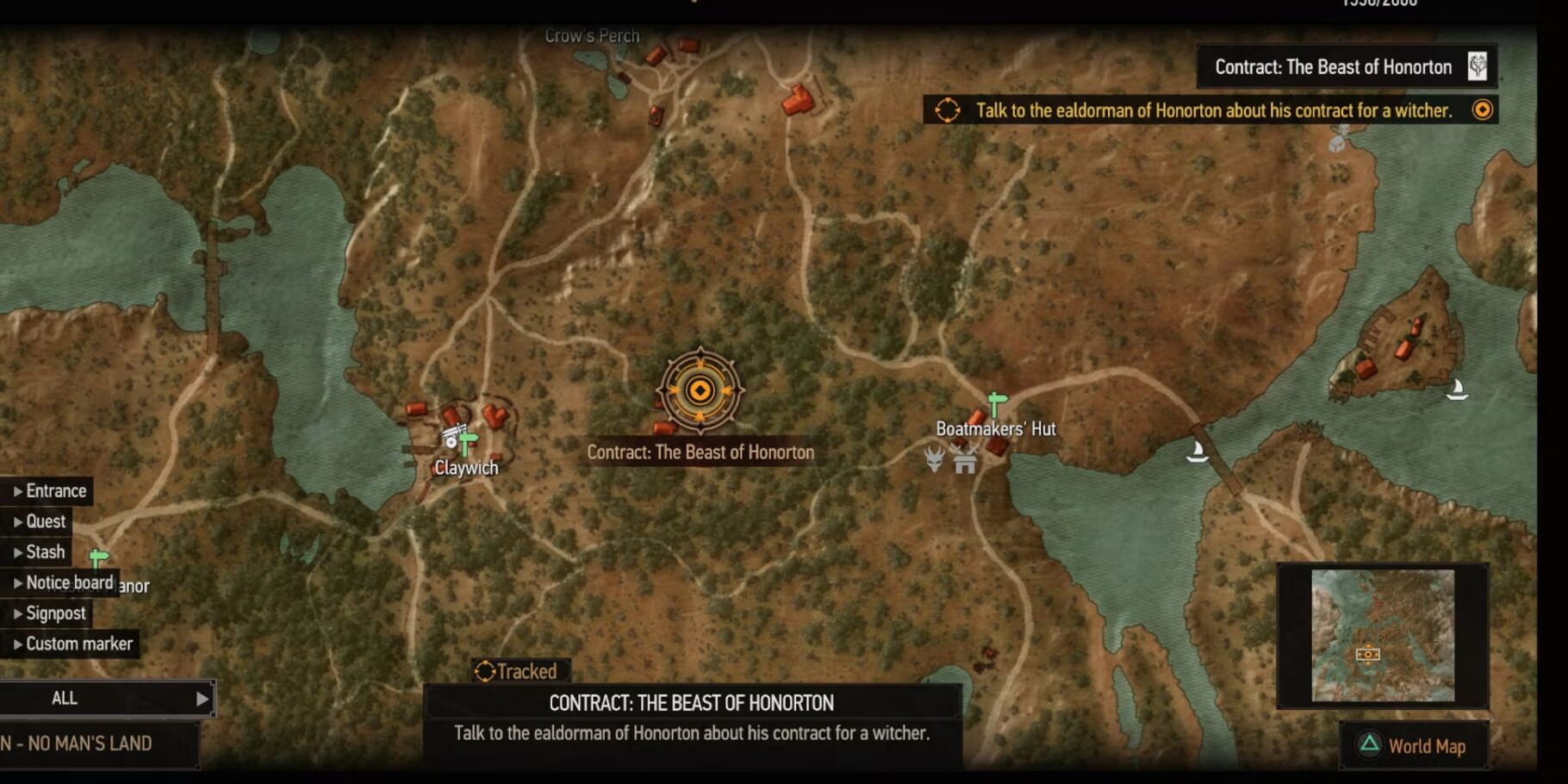Open the ALL filter dropdown arrow
The height and width of the screenshot is (784, 1568).
[x=202, y=699]
